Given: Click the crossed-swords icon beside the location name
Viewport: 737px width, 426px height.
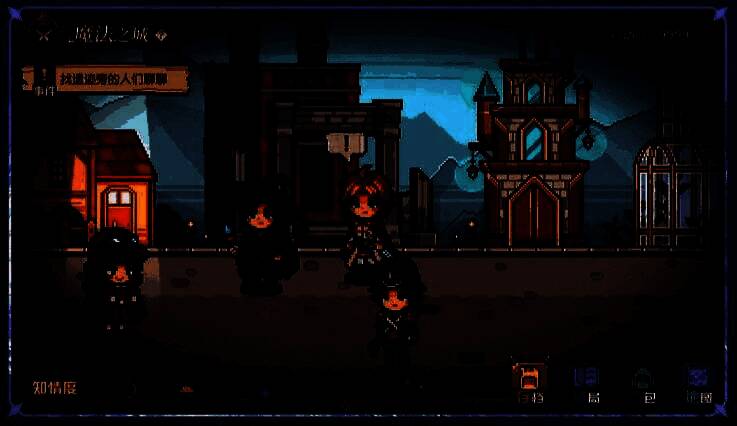Looking at the screenshot, I should coord(44,33).
